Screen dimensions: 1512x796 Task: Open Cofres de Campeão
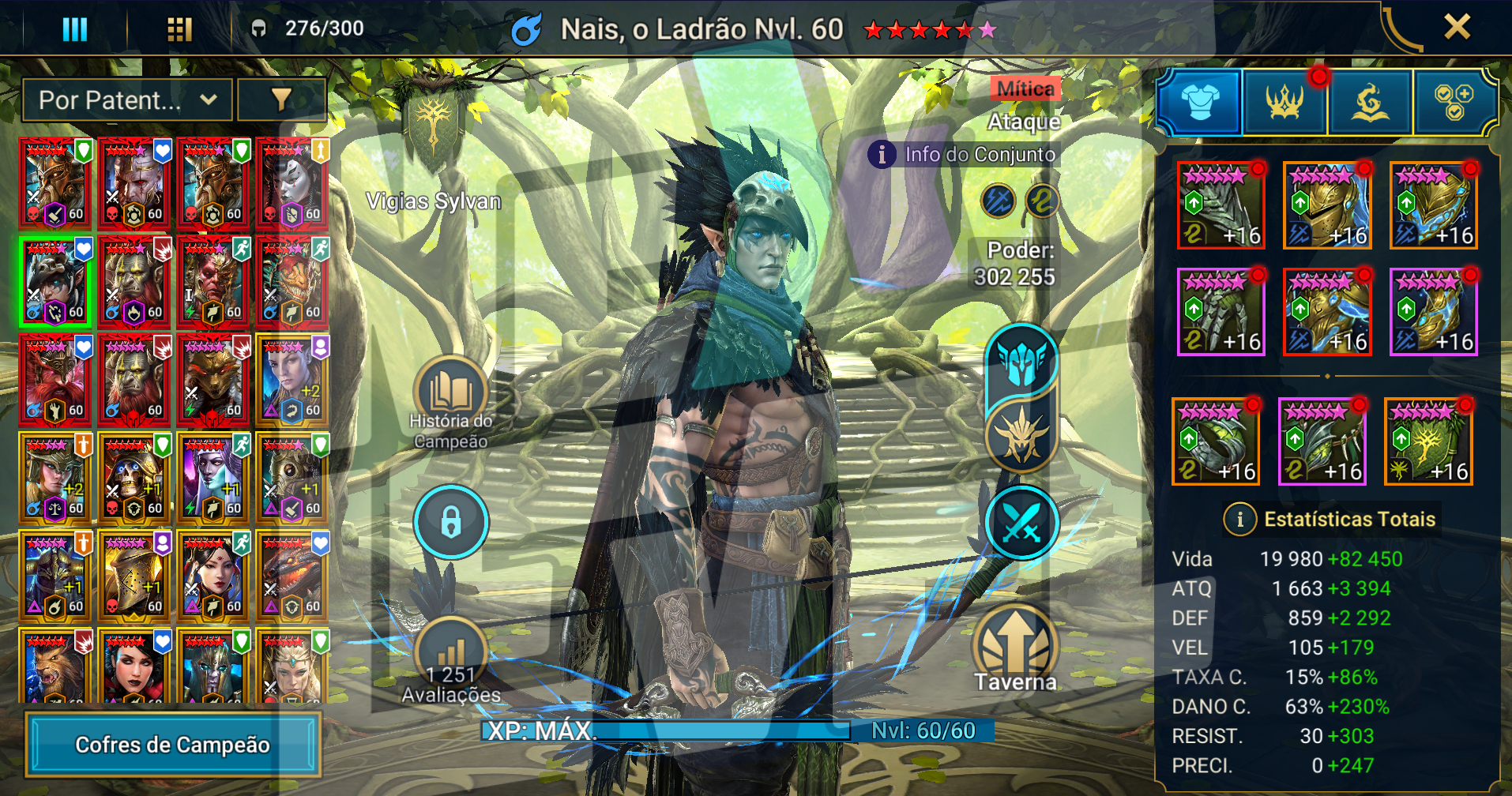click(x=173, y=745)
